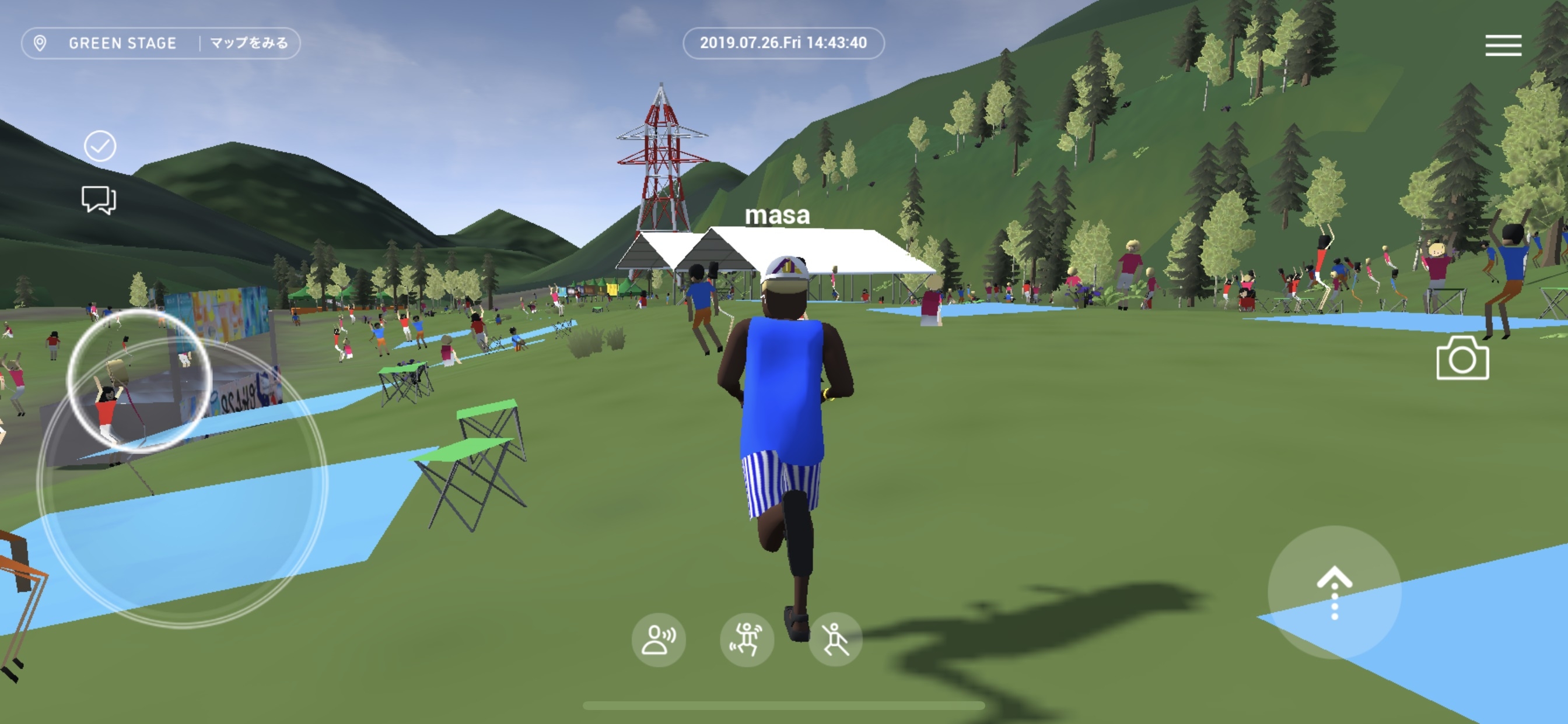Open the hamburger menu
The height and width of the screenshot is (724, 1568).
[1503, 45]
